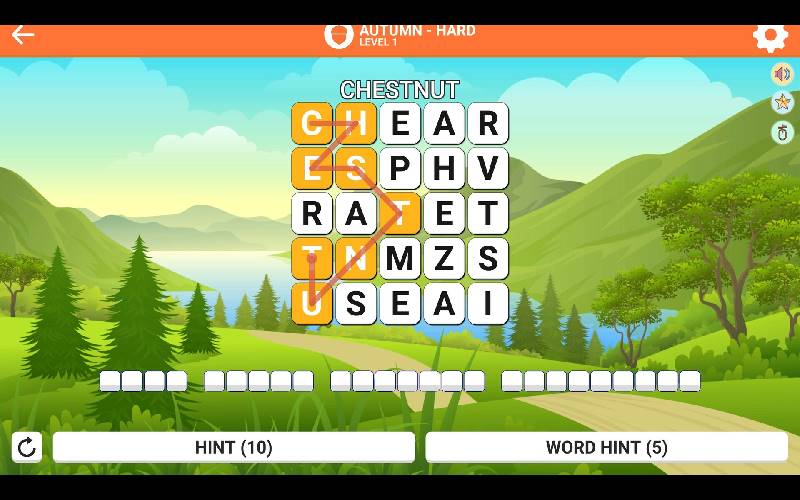This screenshot has width=800, height=500.
Task: Select the letter N tile
Action: click(356, 259)
